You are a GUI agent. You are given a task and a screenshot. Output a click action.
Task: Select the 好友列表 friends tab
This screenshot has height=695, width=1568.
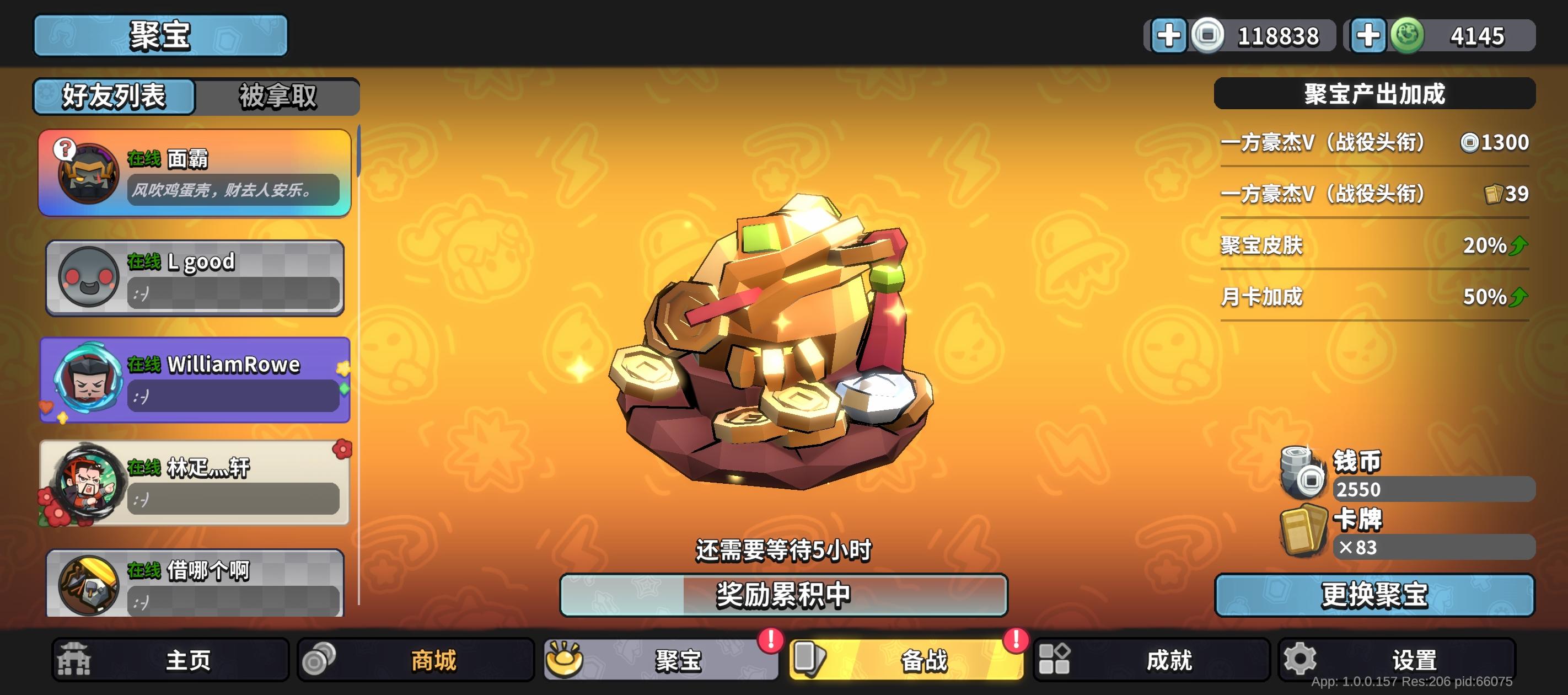(x=112, y=96)
